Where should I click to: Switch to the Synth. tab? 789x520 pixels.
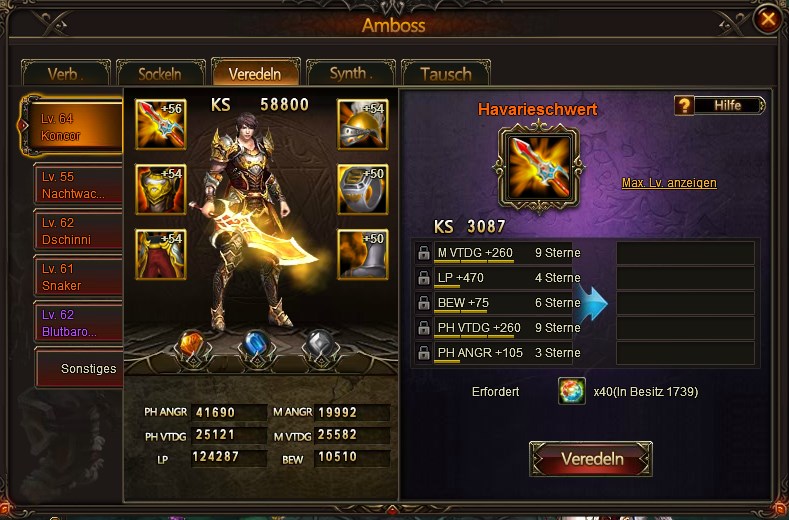(350, 73)
